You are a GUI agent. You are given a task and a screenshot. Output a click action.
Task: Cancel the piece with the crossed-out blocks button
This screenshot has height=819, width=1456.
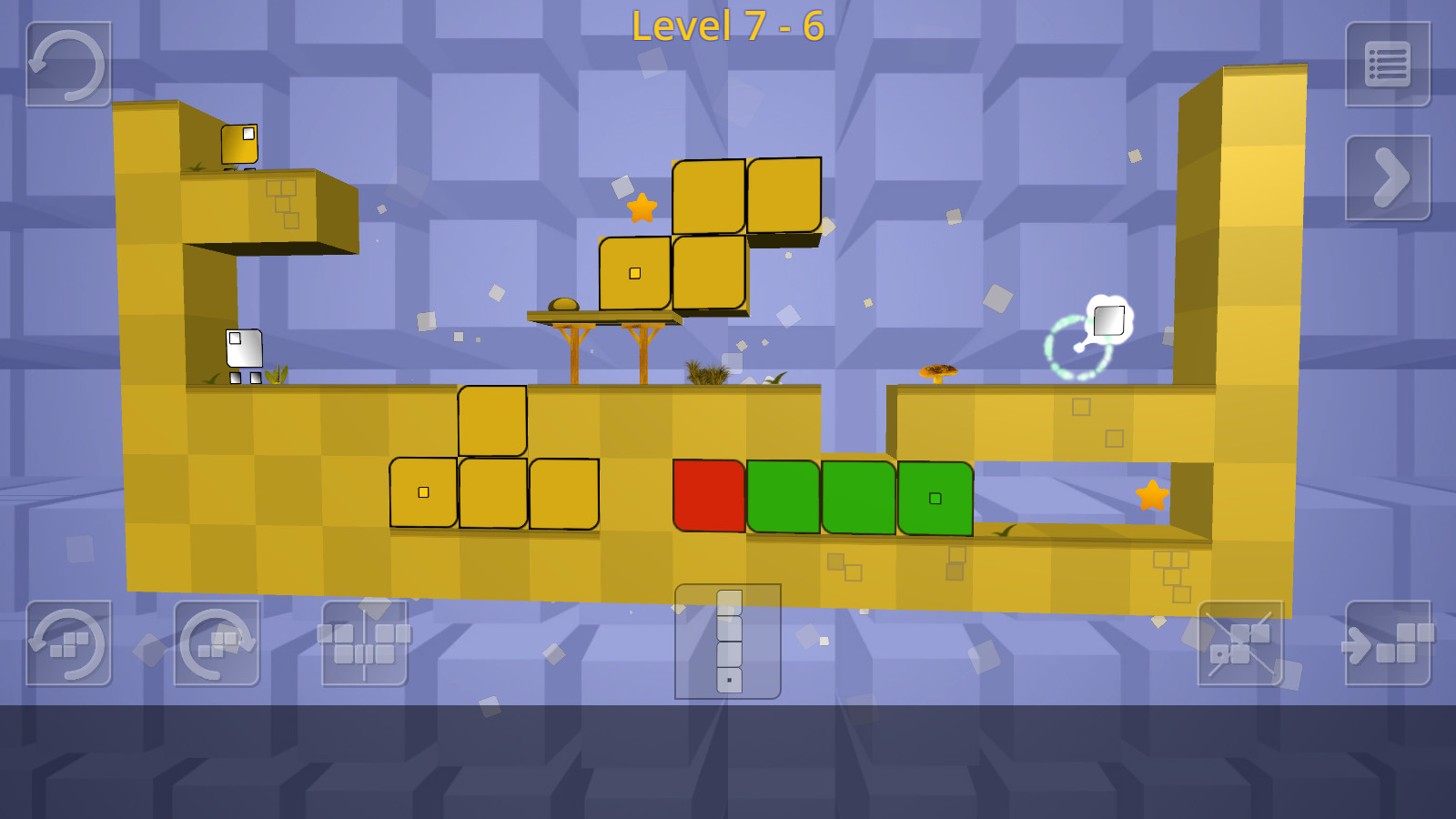tap(1239, 643)
